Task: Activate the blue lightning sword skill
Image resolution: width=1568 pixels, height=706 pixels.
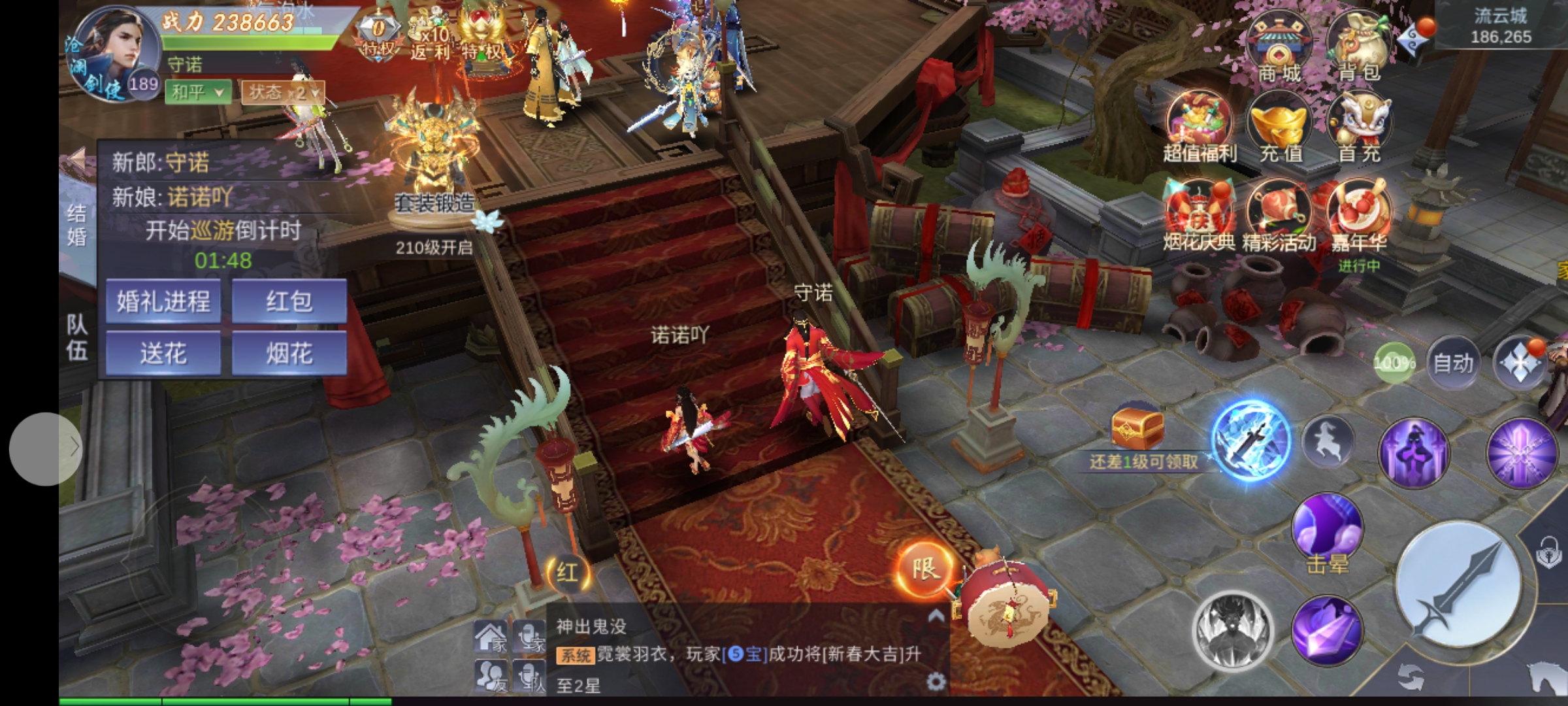Action: (x=1250, y=441)
